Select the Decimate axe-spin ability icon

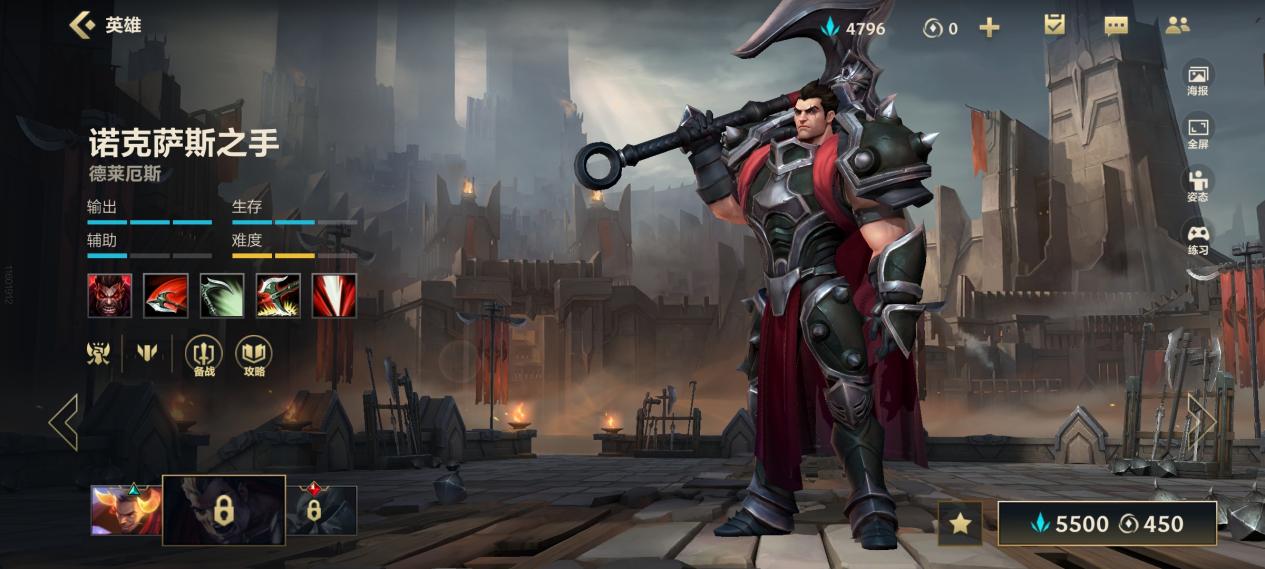coord(165,296)
